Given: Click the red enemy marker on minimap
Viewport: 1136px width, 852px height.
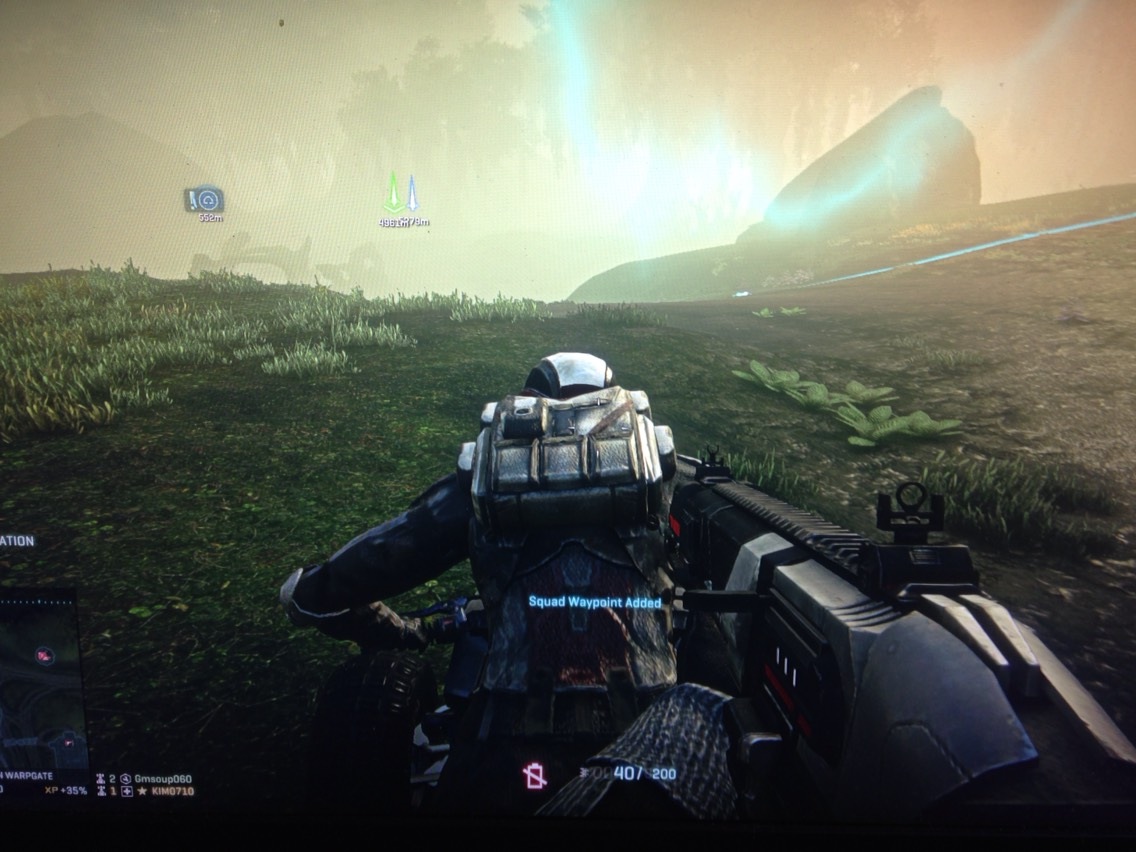Looking at the screenshot, I should pyautogui.click(x=44, y=655).
